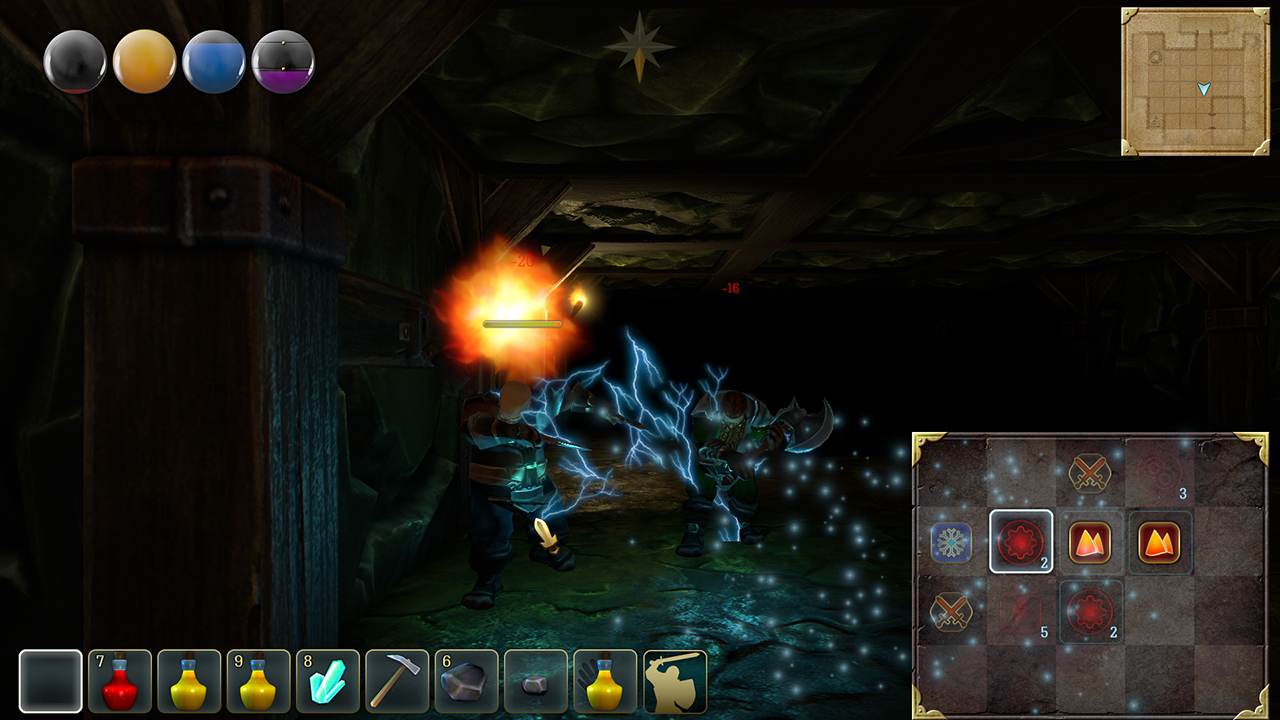Open the parchment dungeon minimap
Screen dimensions: 1280x720
click(x=1195, y=82)
